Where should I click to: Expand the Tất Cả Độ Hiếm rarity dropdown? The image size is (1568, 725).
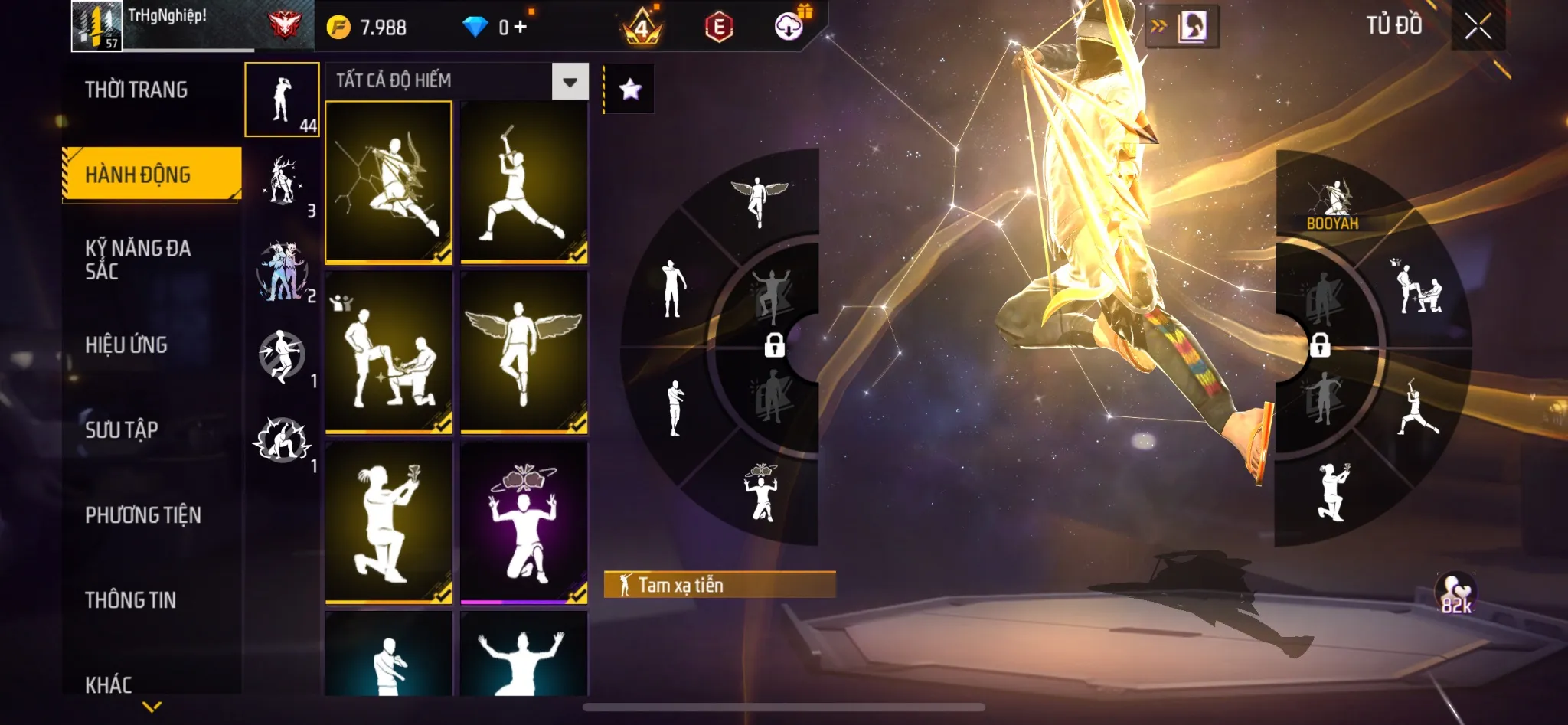[x=570, y=81]
